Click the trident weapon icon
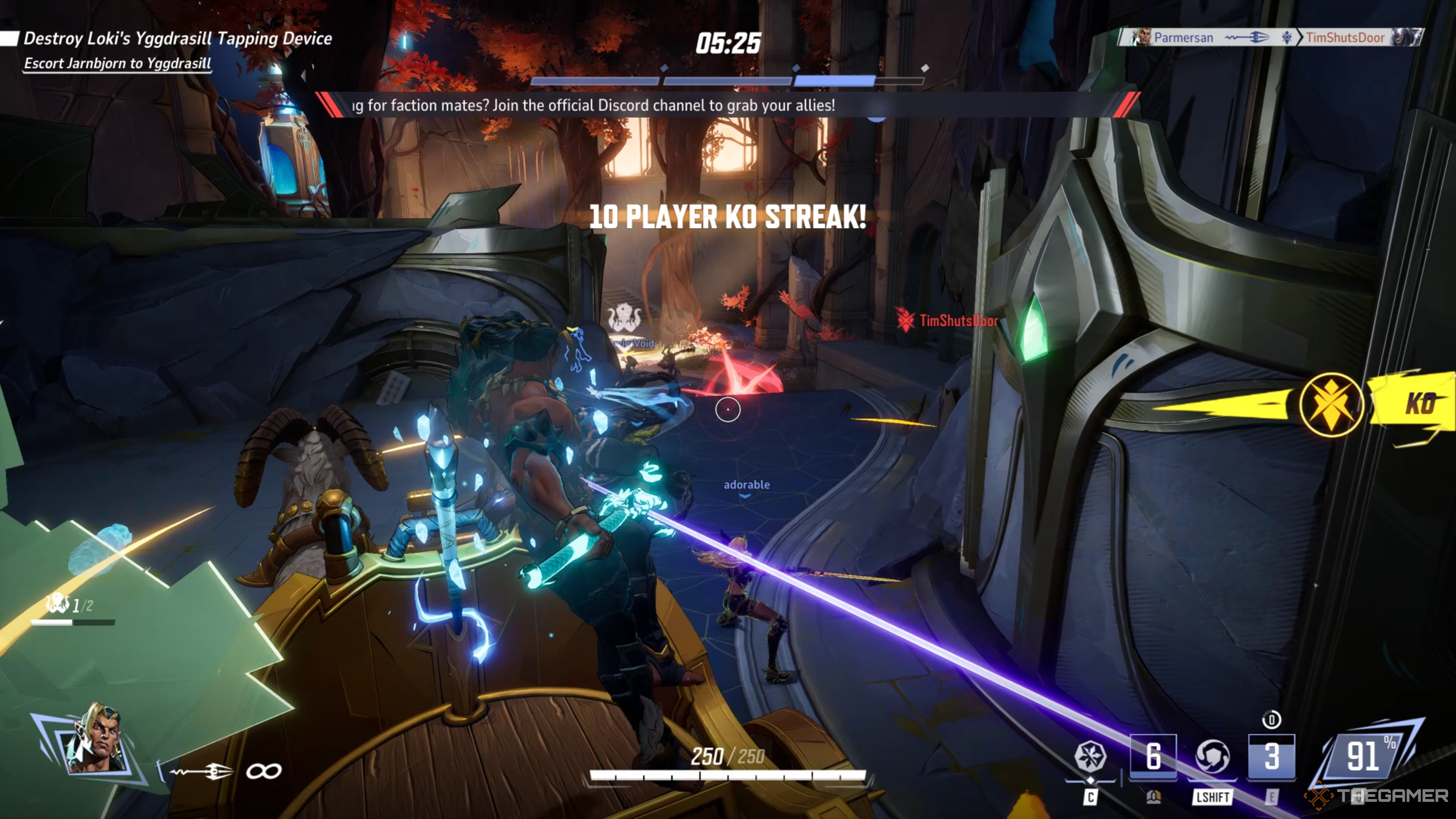 pos(202,771)
